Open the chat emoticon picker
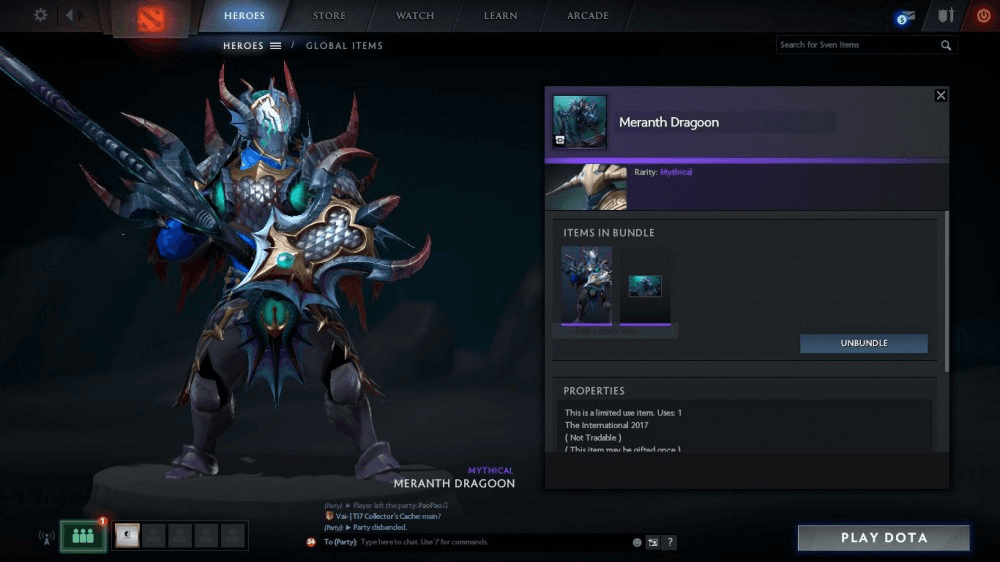This screenshot has width=1000, height=562. (x=636, y=542)
